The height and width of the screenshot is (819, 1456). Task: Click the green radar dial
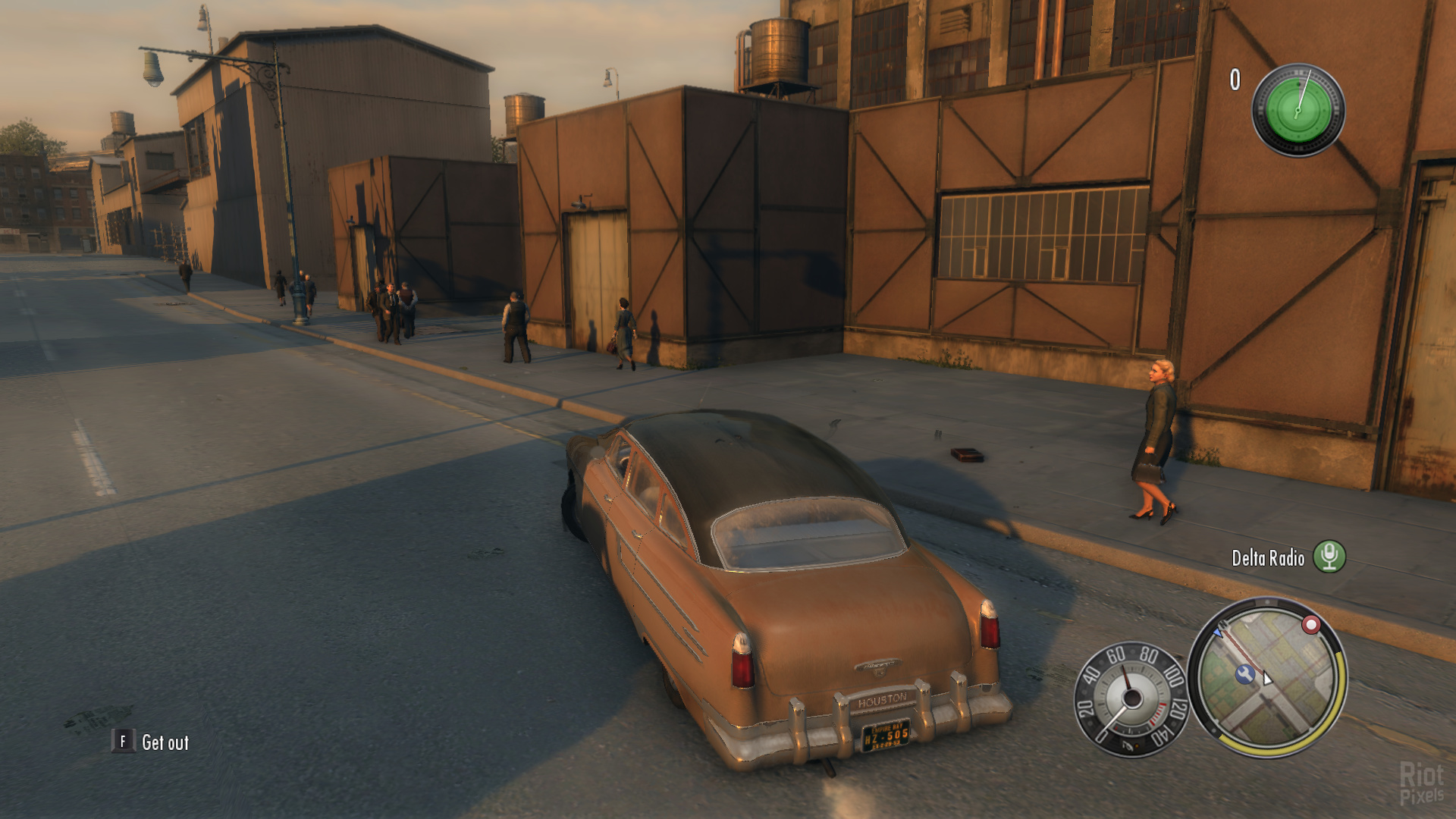[1298, 111]
